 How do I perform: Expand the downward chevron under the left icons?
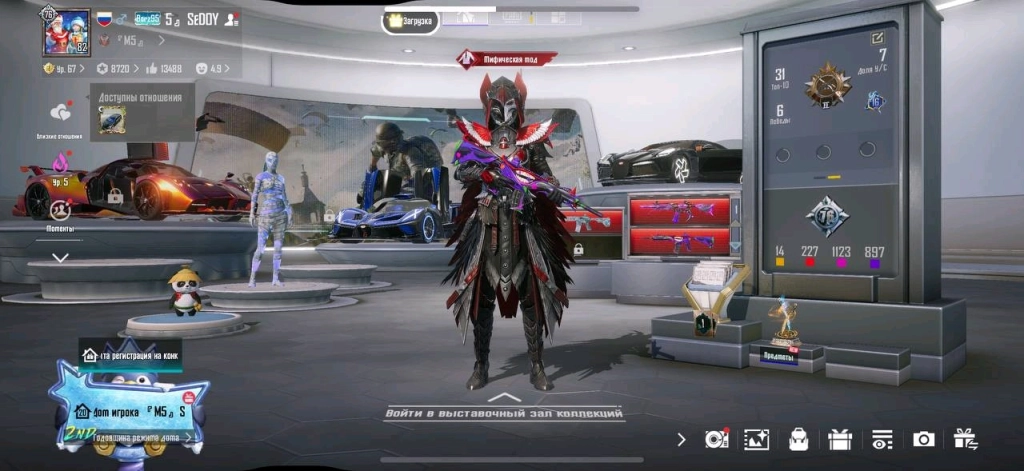(x=60, y=257)
